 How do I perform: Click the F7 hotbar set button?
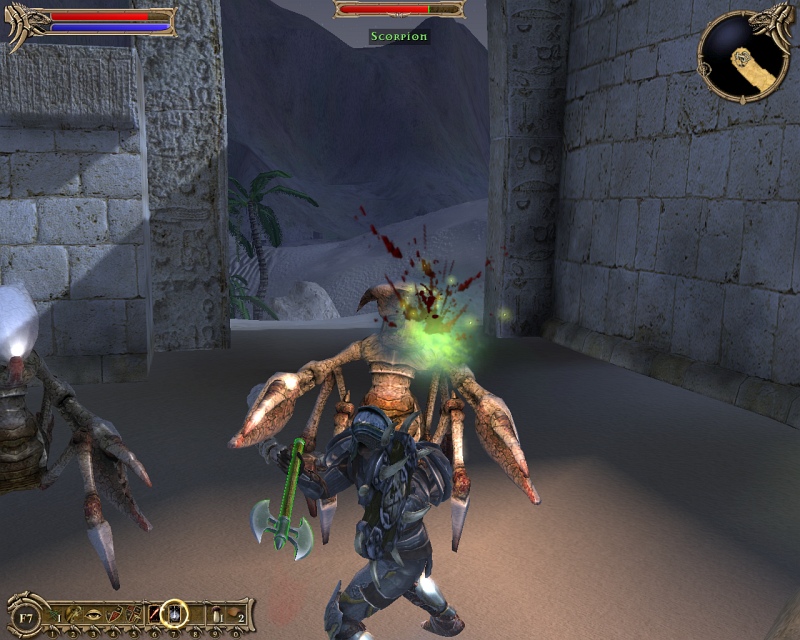(x=26, y=618)
